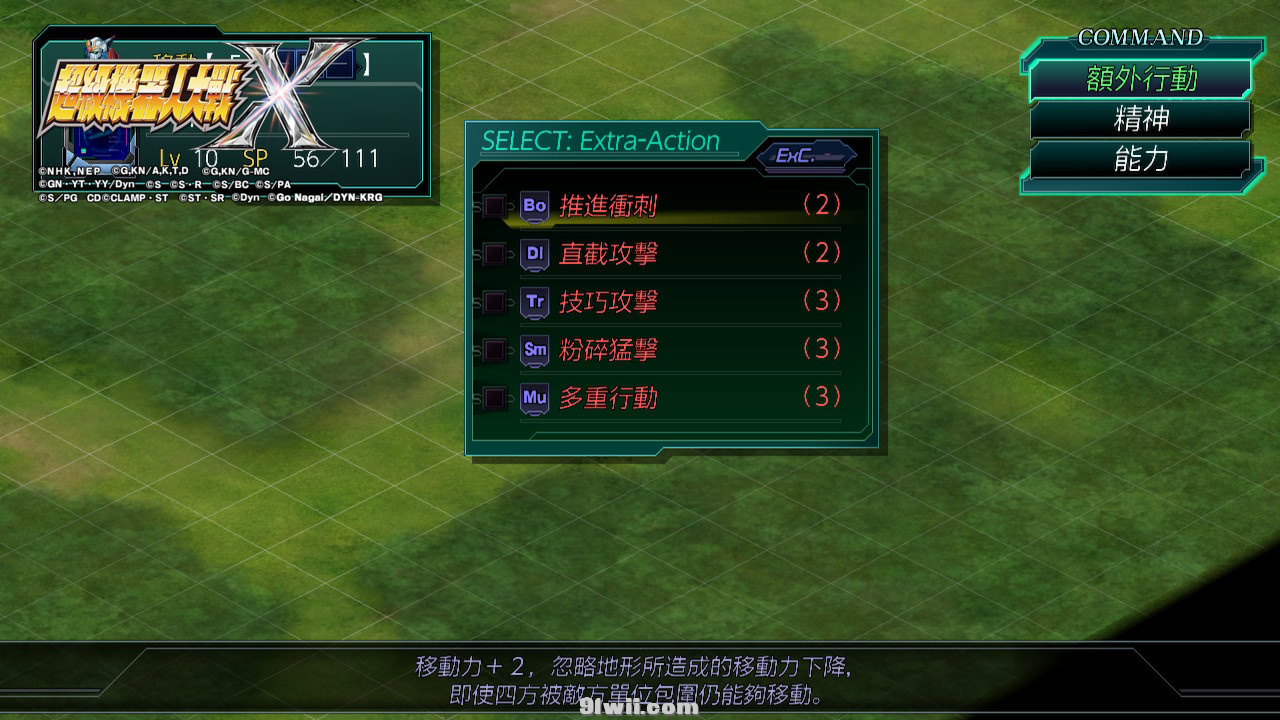The image size is (1280, 720).
Task: Click the purple Sm skill icon
Action: 535,349
